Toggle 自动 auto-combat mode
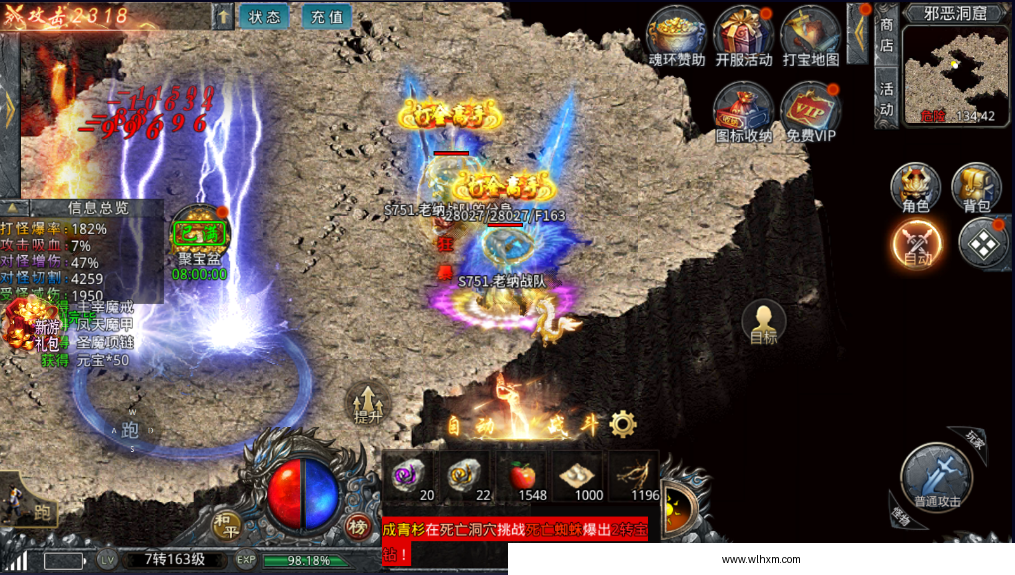 click(x=917, y=243)
